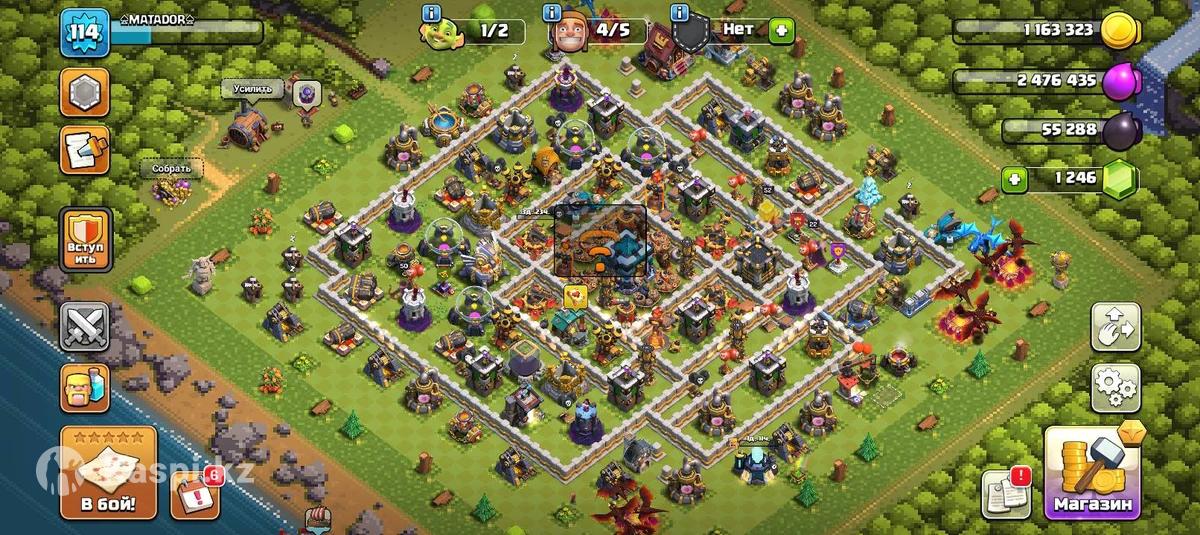Viewport: 1200px width, 535px height.
Task: Open the level 114 player profile badge
Action: [x=83, y=36]
